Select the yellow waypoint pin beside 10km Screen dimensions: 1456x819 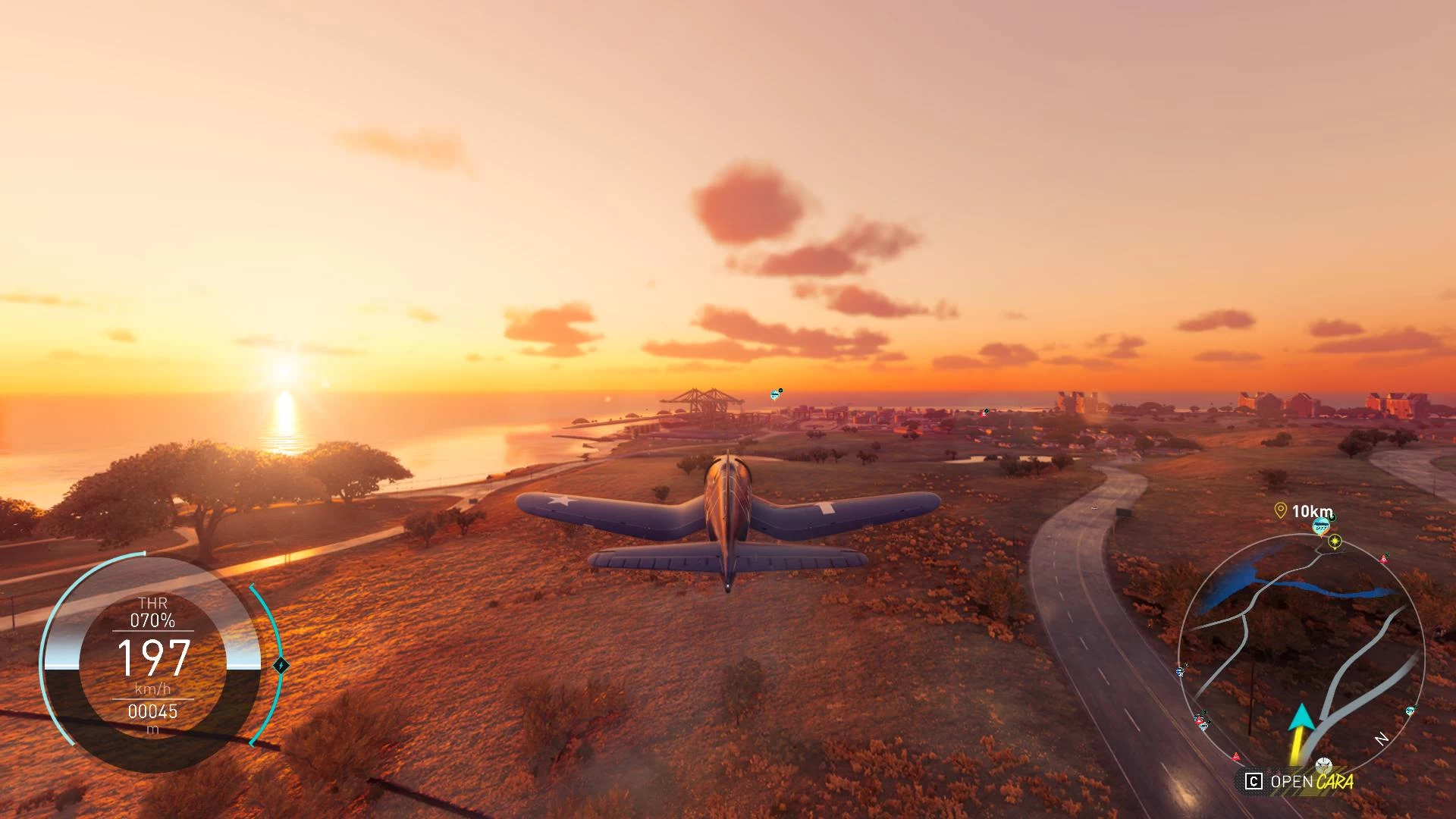pyautogui.click(x=1281, y=511)
